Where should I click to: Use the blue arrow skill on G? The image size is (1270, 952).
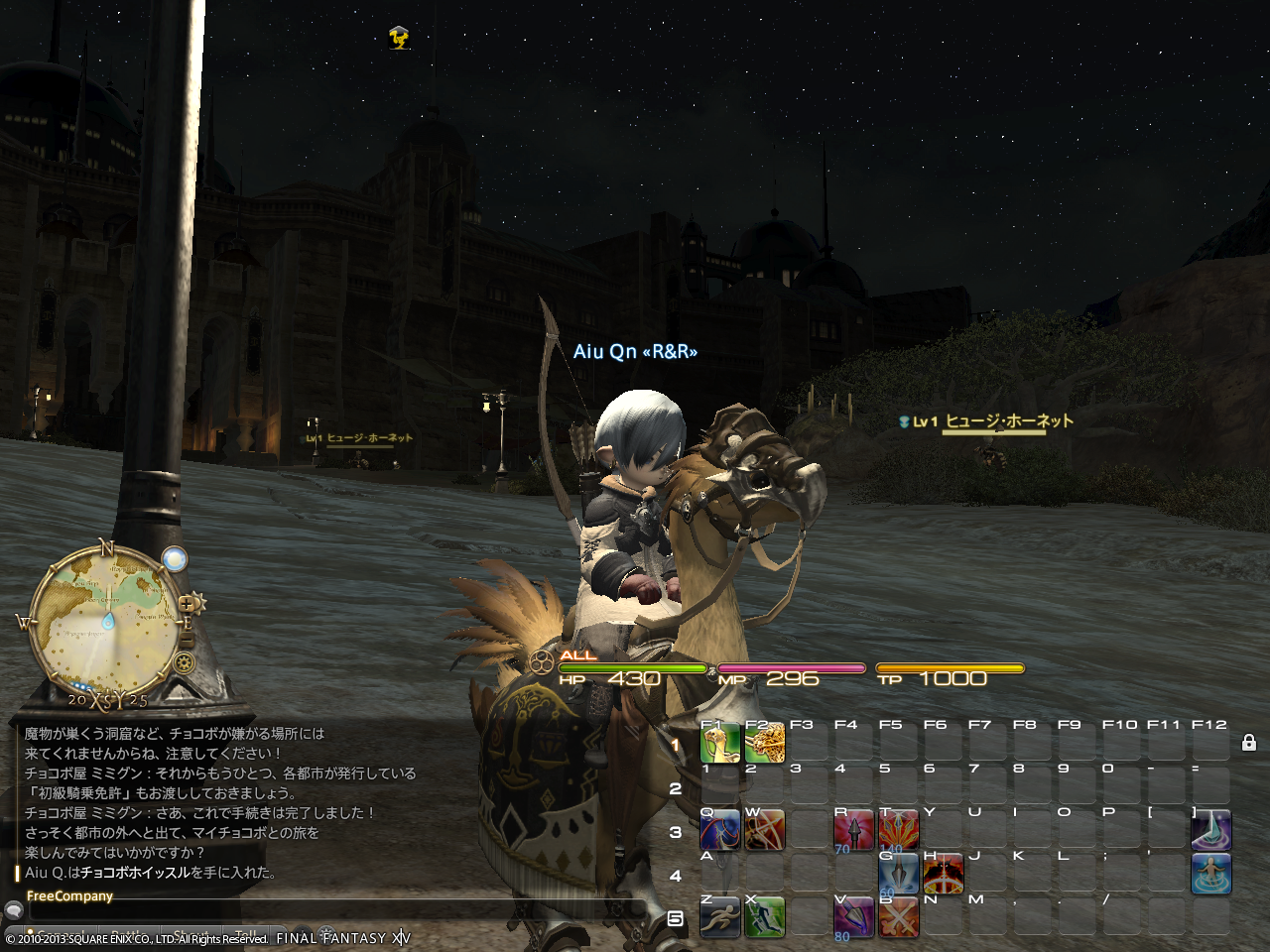(898, 874)
